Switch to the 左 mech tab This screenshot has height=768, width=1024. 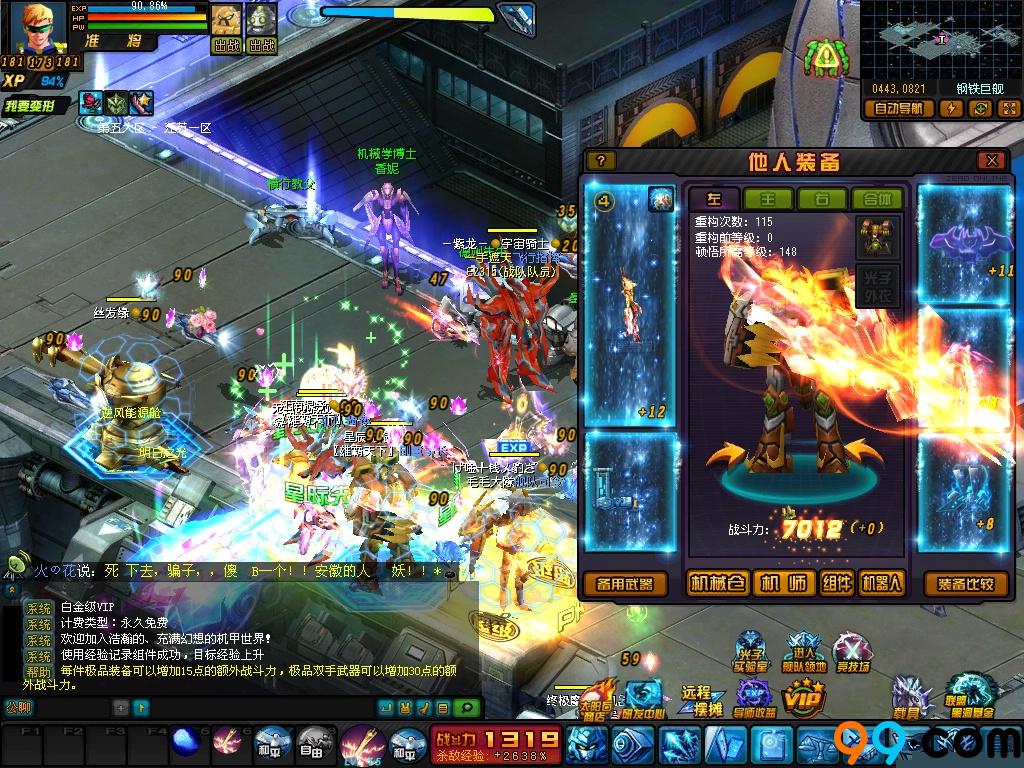(714, 199)
